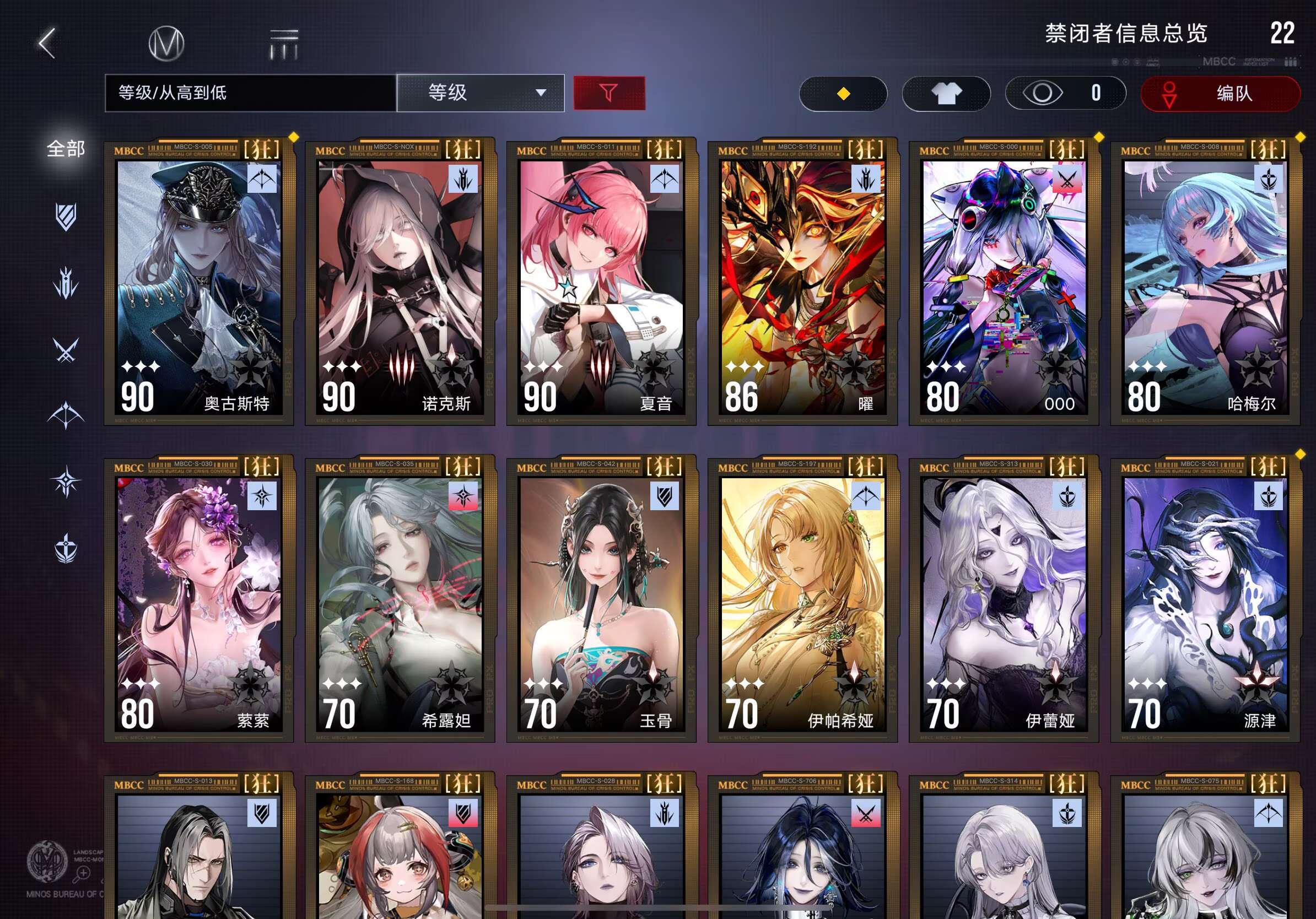Toggle the yellow diamond filter pill

point(843,94)
